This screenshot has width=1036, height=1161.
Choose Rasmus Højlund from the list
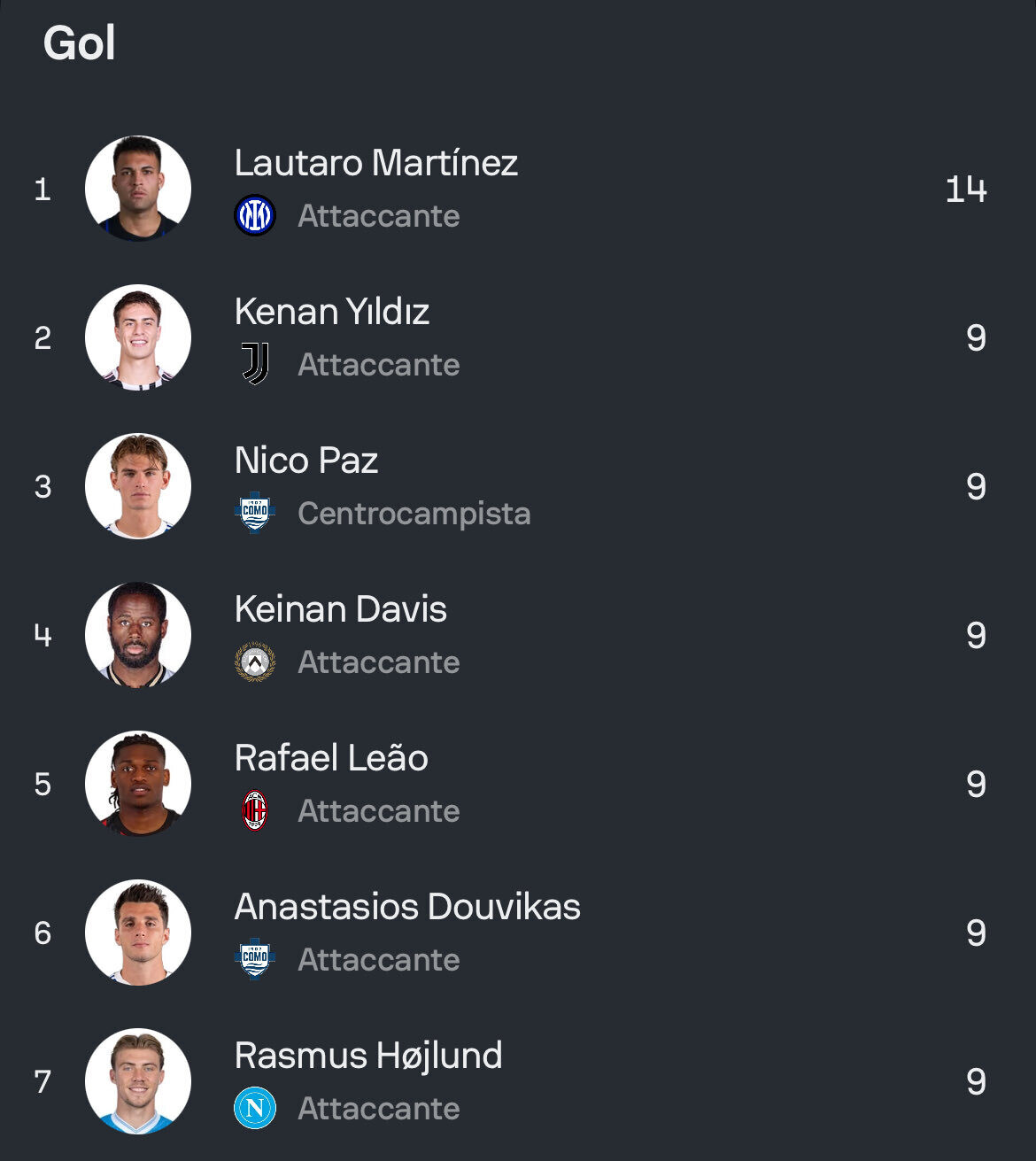(x=368, y=1057)
